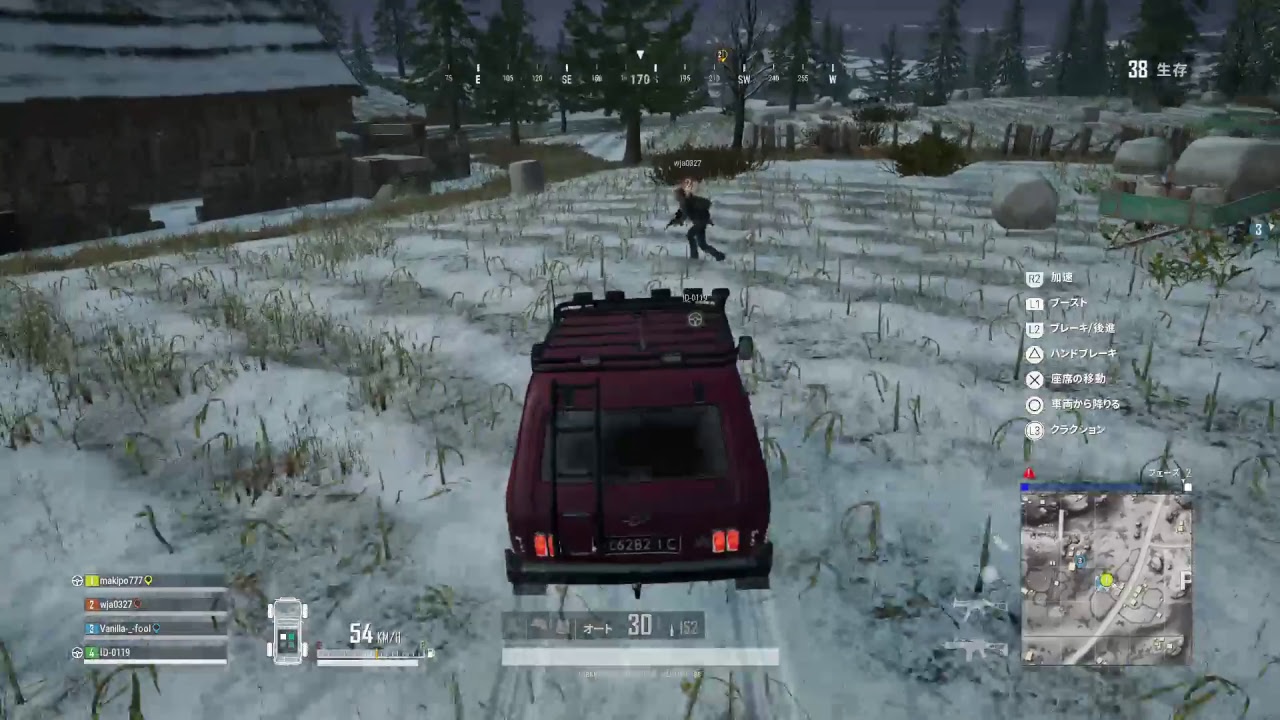This screenshot has width=1280, height=720.
Task: Click the green player dot on minimap
Action: click(x=1106, y=579)
